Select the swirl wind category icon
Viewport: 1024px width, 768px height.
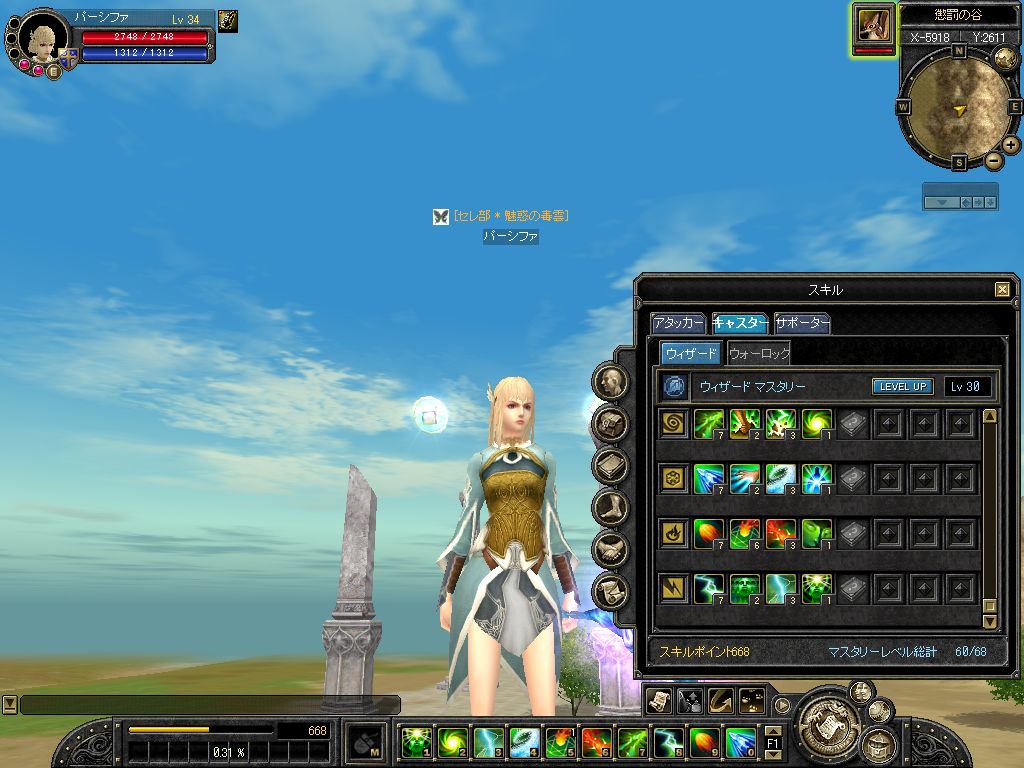point(674,424)
